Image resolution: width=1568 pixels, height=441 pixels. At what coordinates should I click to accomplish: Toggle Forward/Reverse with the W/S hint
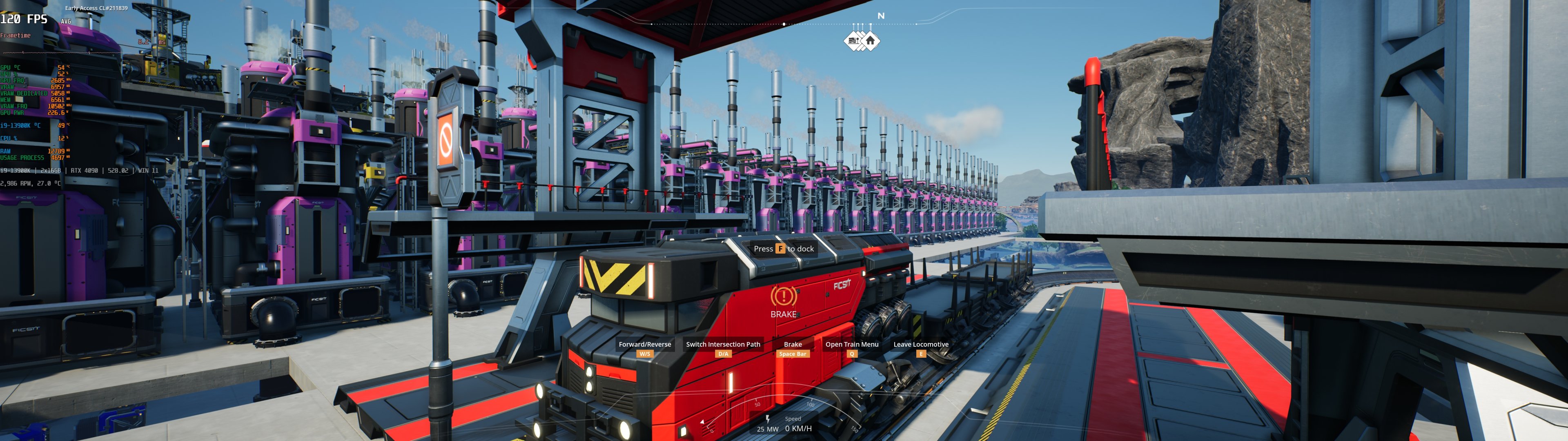click(x=645, y=353)
